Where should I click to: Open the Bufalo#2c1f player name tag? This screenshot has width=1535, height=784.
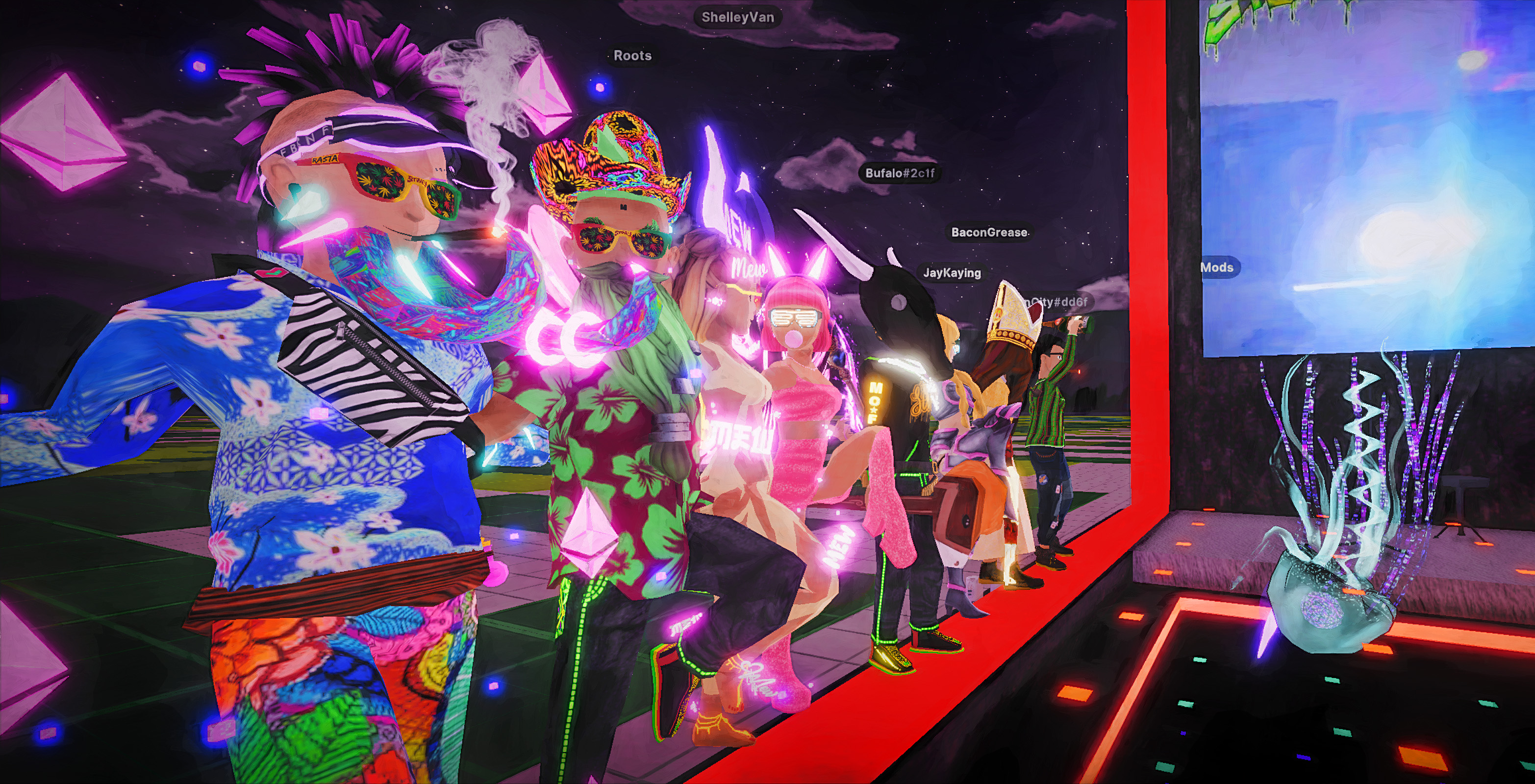tap(900, 173)
